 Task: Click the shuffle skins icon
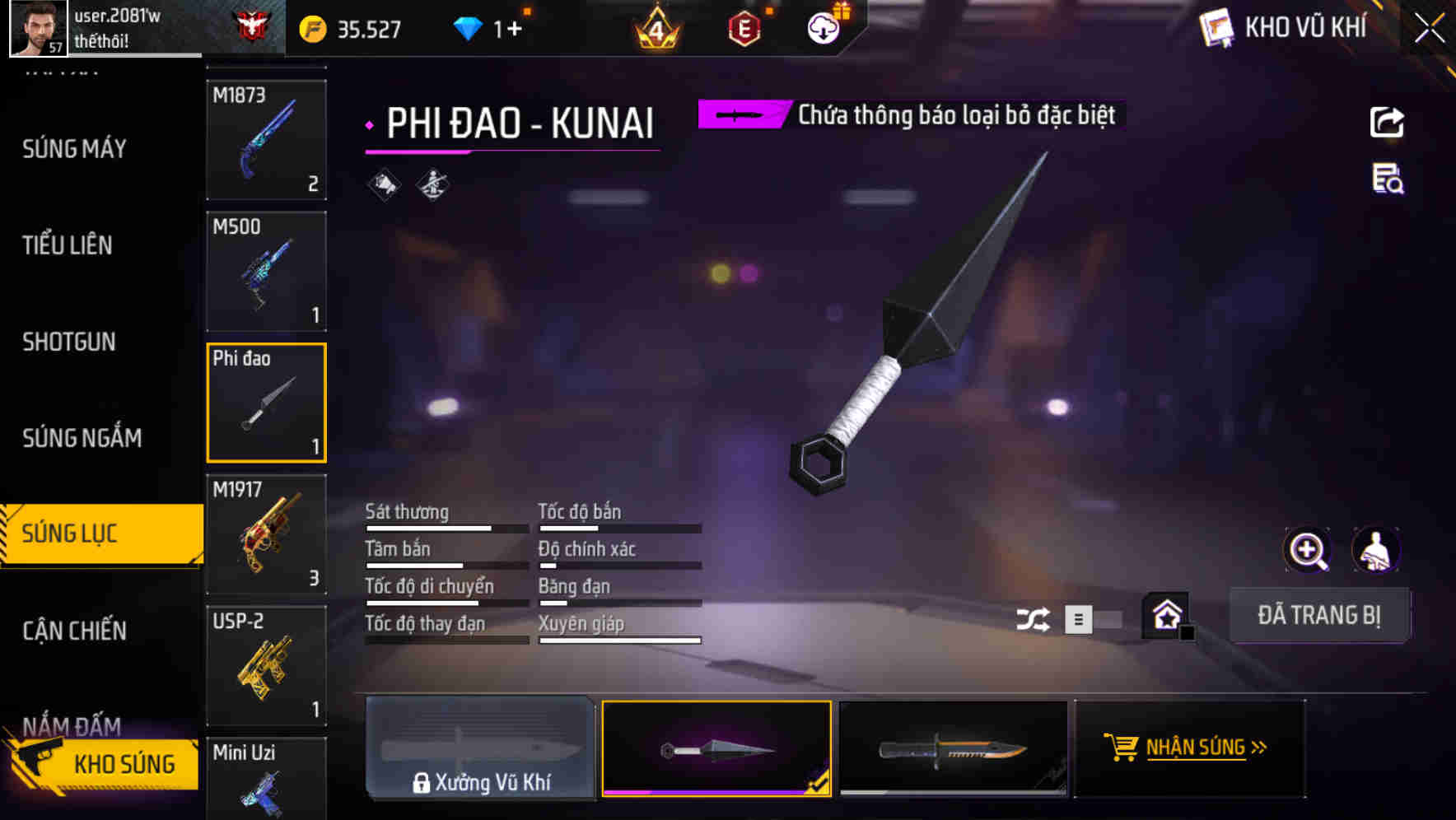coord(1034,617)
